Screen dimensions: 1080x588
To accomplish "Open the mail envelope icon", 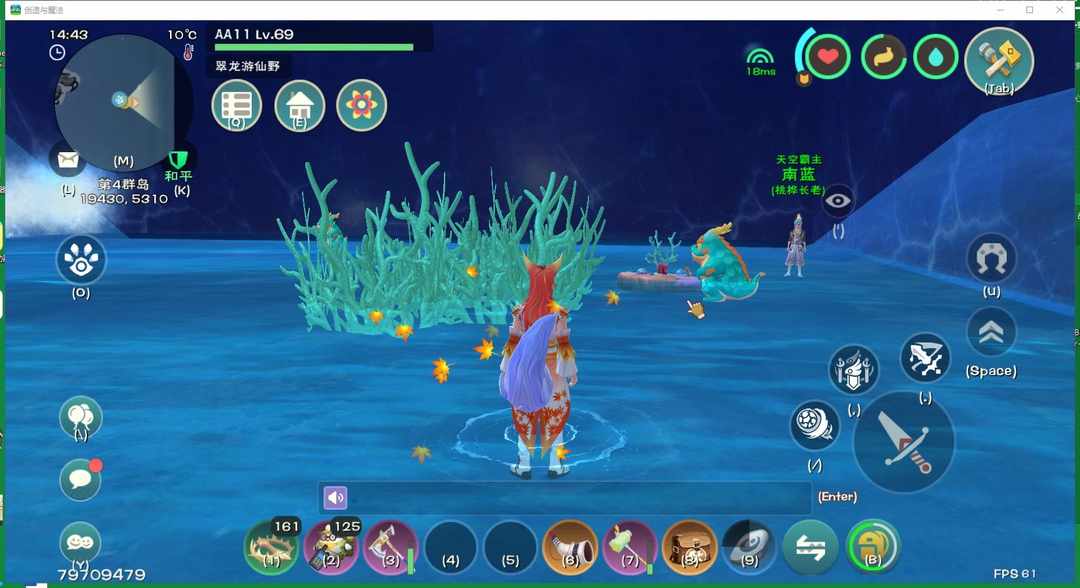I will tap(68, 159).
